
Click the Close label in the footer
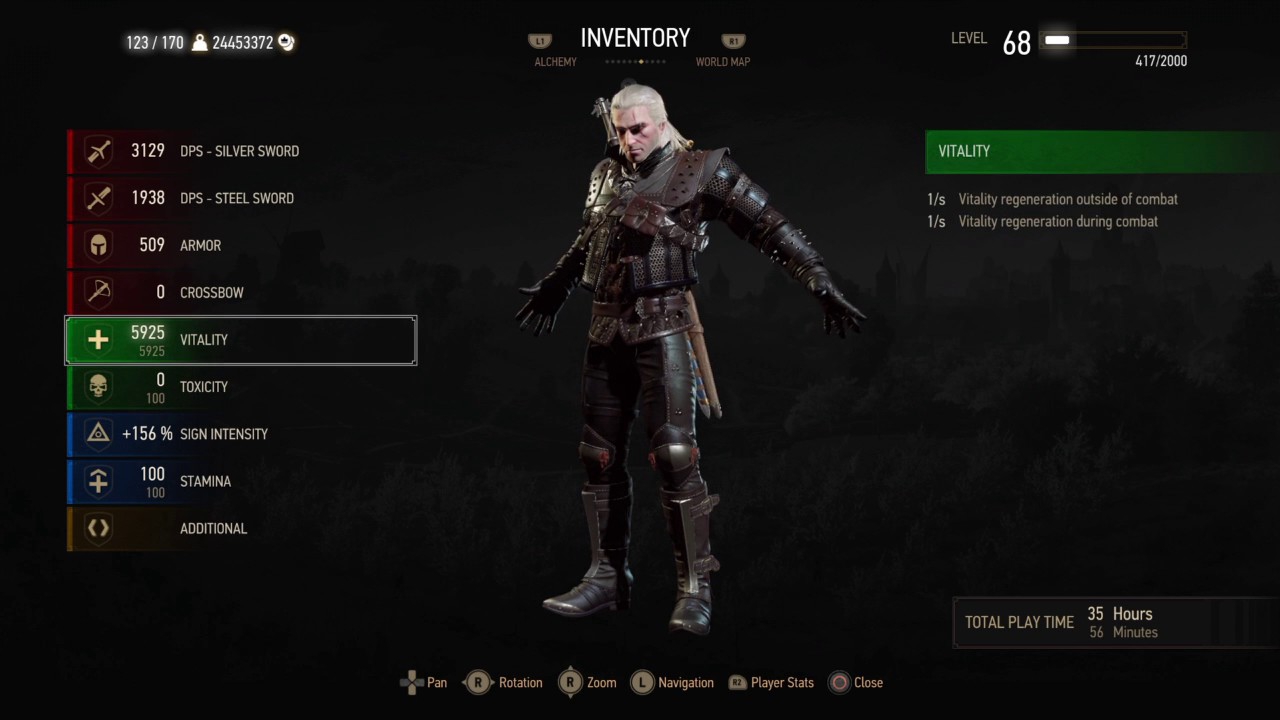tap(867, 683)
